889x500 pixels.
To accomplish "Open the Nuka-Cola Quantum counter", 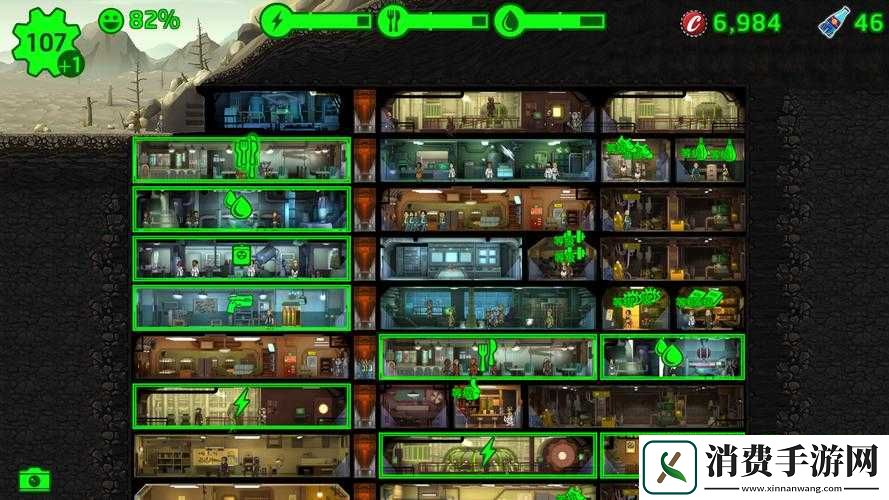I will click(849, 21).
